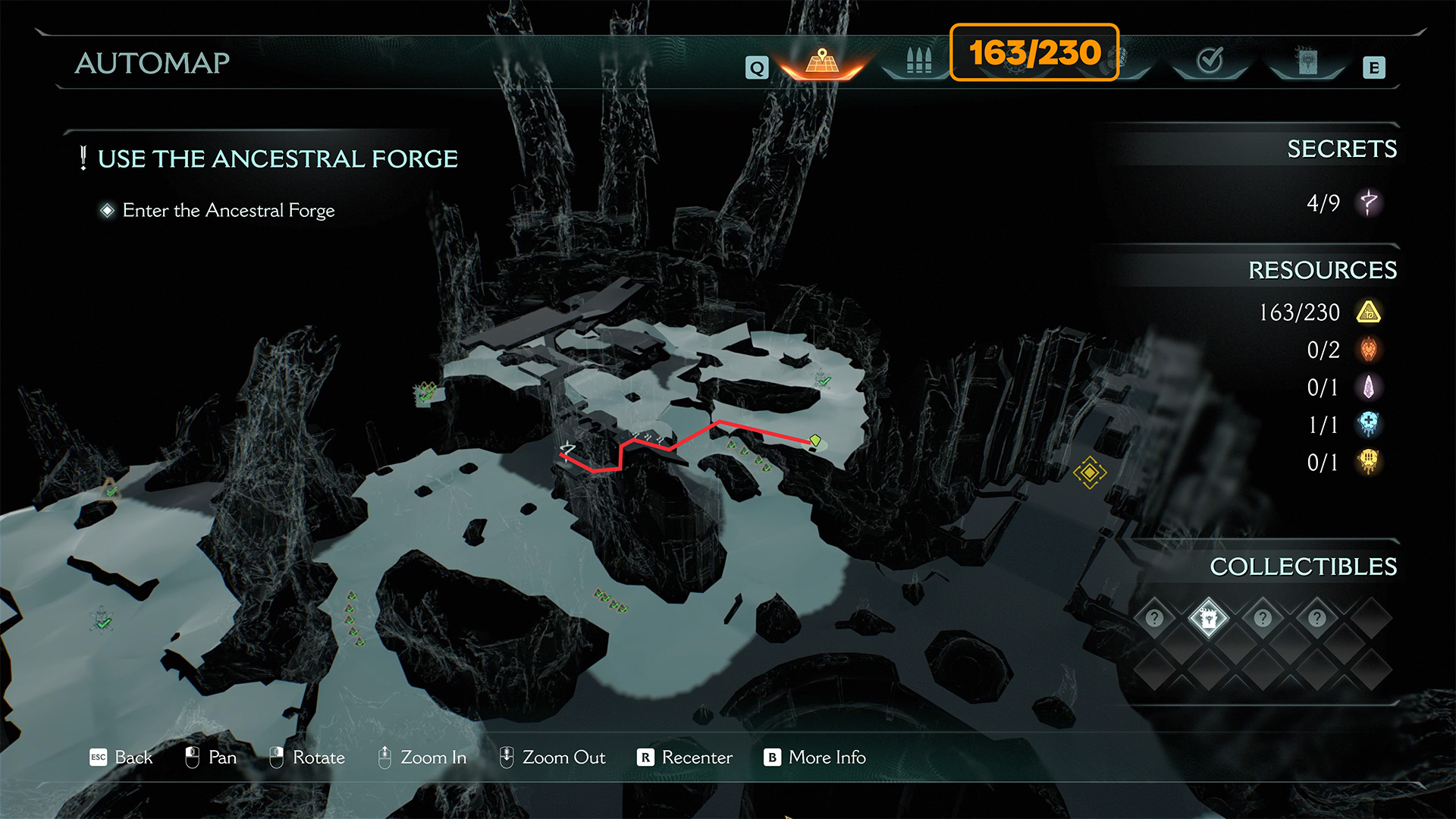Image resolution: width=1456 pixels, height=819 pixels.
Task: Show More Info for the map
Action: point(815,757)
